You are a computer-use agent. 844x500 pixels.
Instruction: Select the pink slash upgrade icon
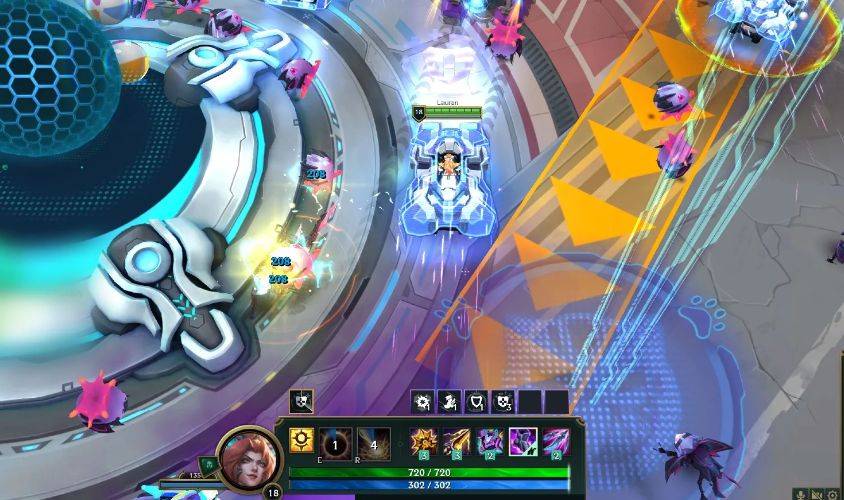(556, 441)
